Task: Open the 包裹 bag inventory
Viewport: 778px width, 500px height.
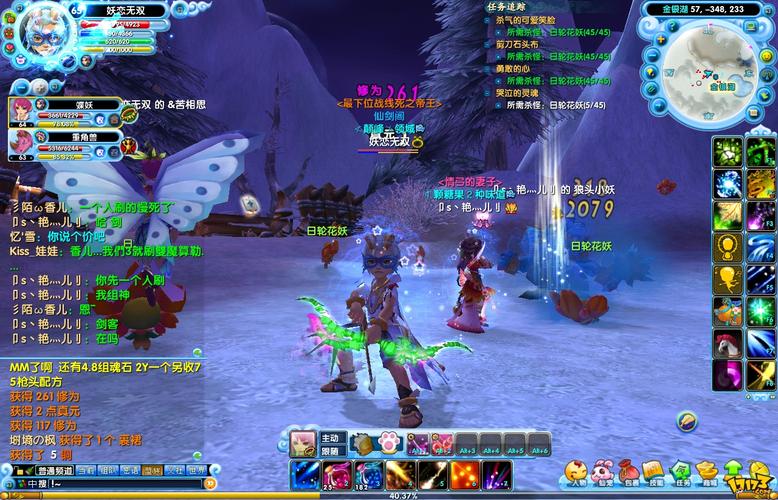Action: 629,470
